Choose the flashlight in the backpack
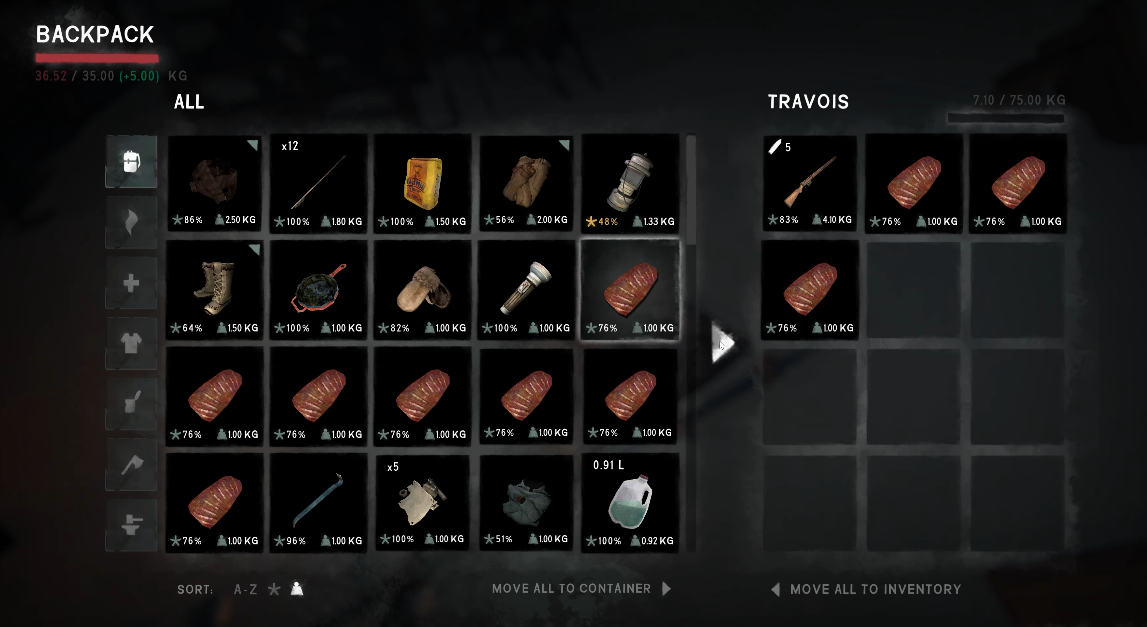This screenshot has width=1147, height=627. (526, 290)
